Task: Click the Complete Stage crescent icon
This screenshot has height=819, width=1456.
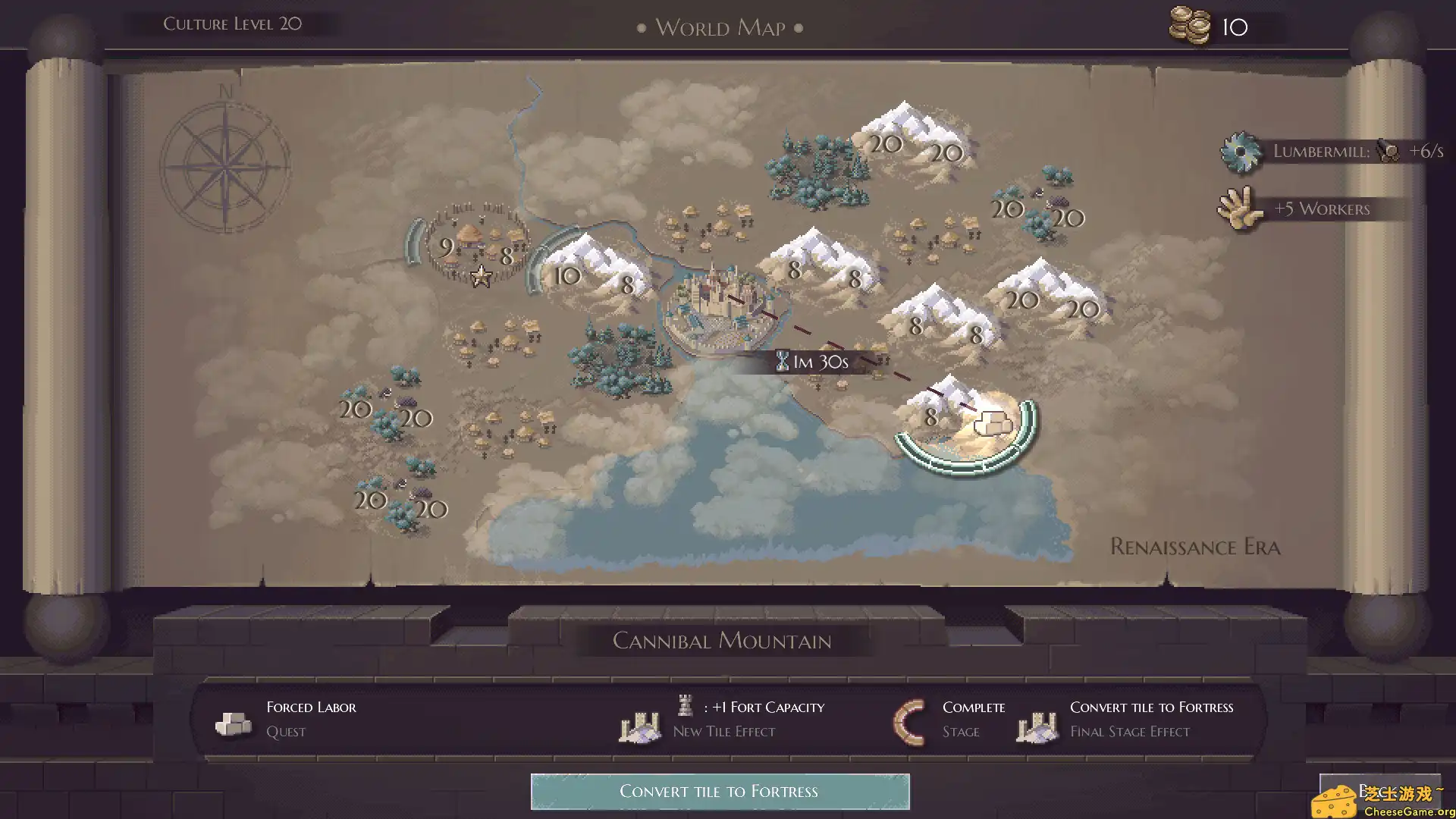Action: coord(908,719)
